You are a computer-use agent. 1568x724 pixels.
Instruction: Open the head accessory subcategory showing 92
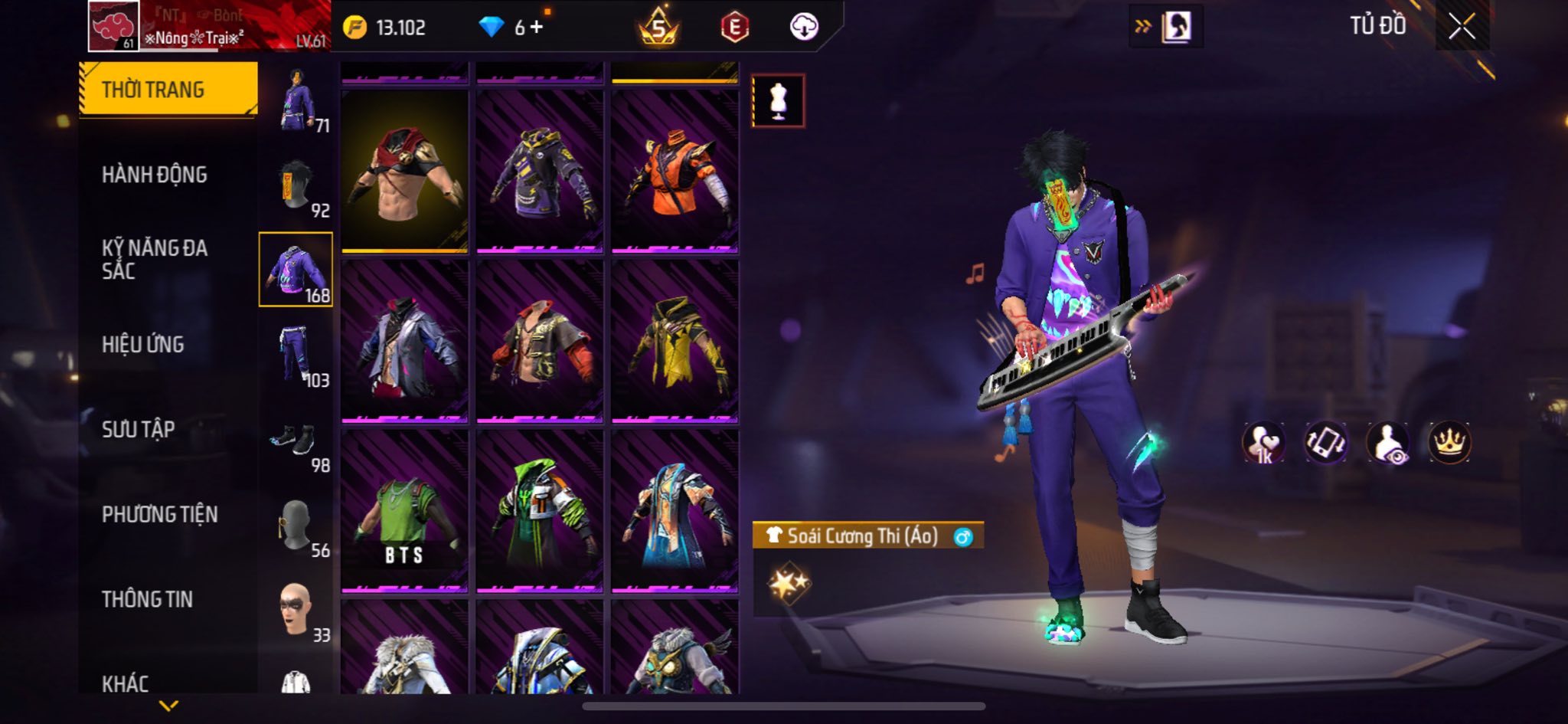click(x=296, y=186)
